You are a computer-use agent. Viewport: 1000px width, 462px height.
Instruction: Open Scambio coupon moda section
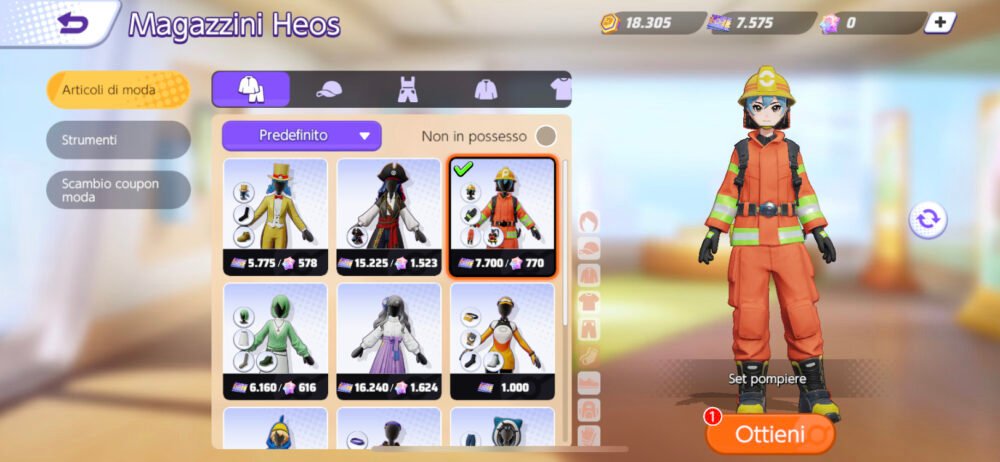[x=118, y=190]
